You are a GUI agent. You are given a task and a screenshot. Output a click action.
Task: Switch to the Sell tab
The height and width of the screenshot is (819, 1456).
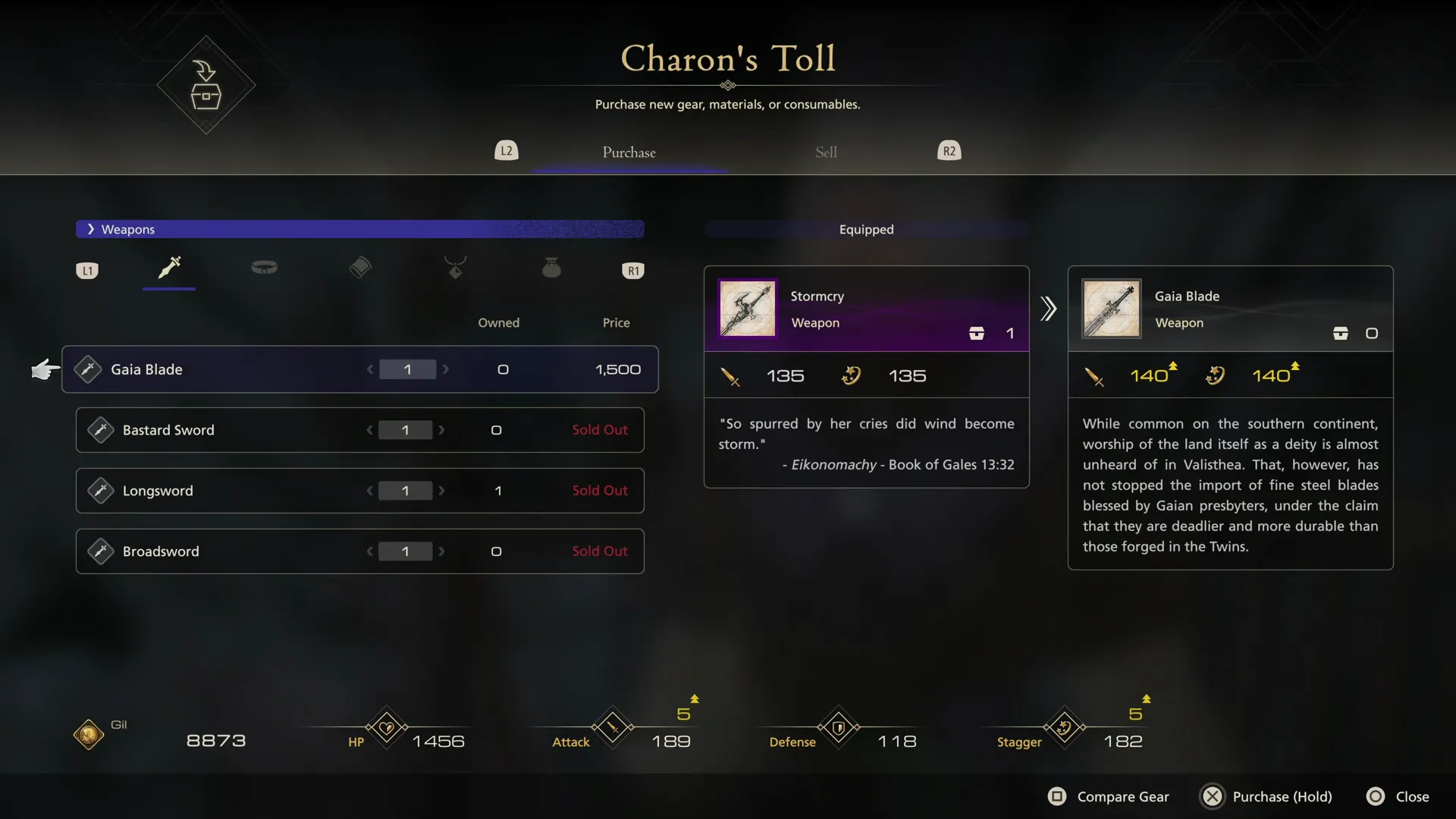pyautogui.click(x=826, y=152)
